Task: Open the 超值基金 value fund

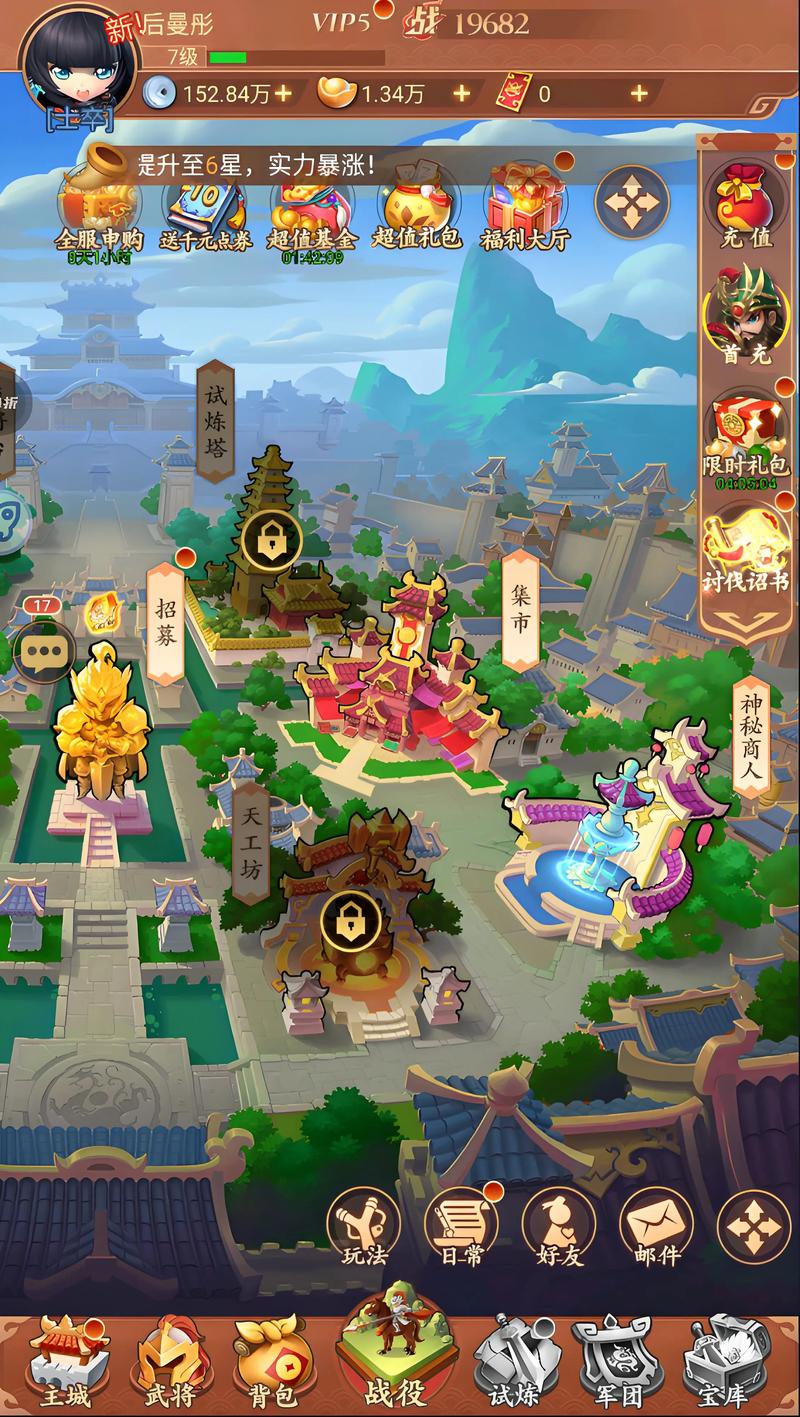Action: coord(312,212)
